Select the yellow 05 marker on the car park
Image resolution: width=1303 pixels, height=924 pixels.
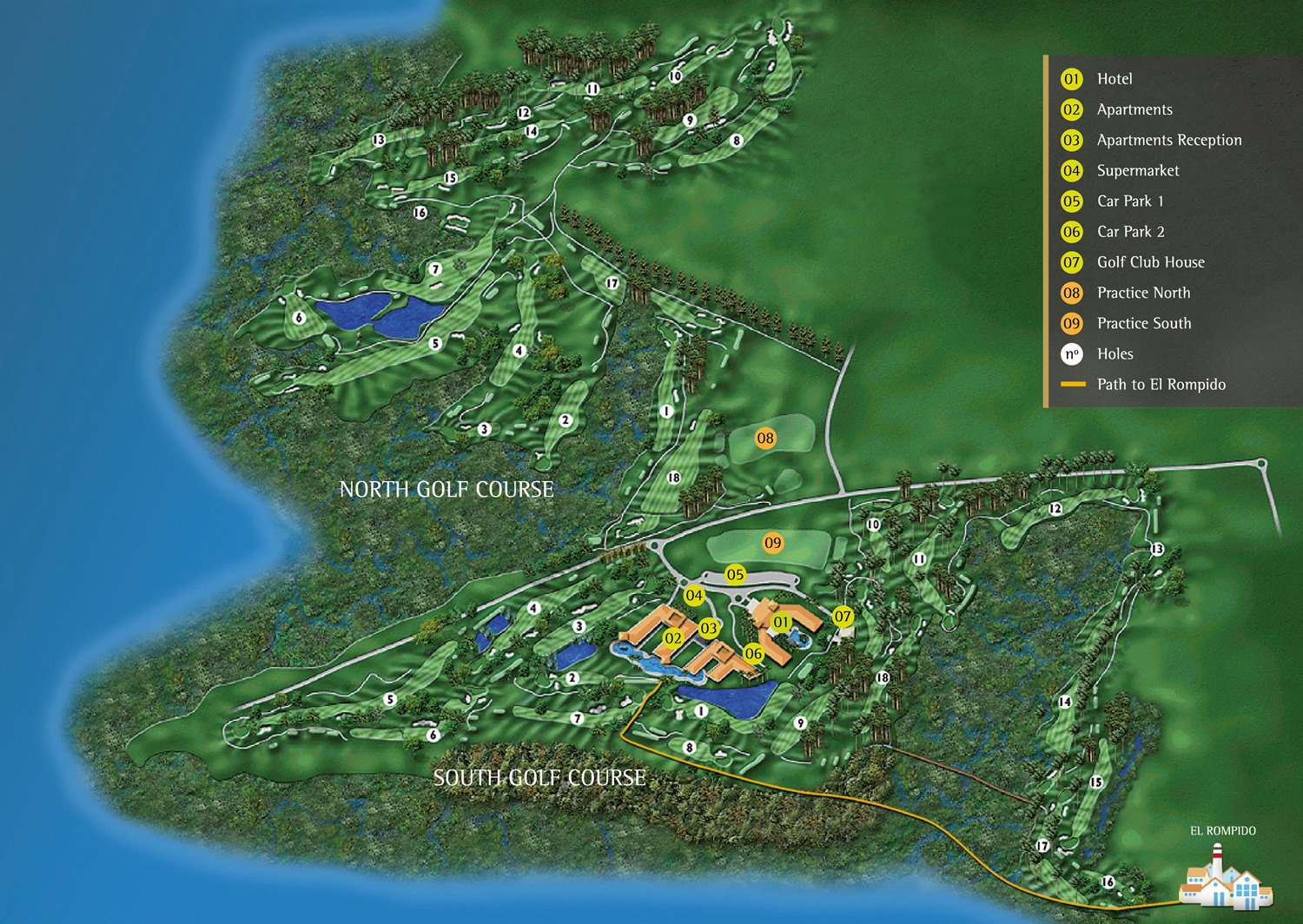click(x=736, y=574)
